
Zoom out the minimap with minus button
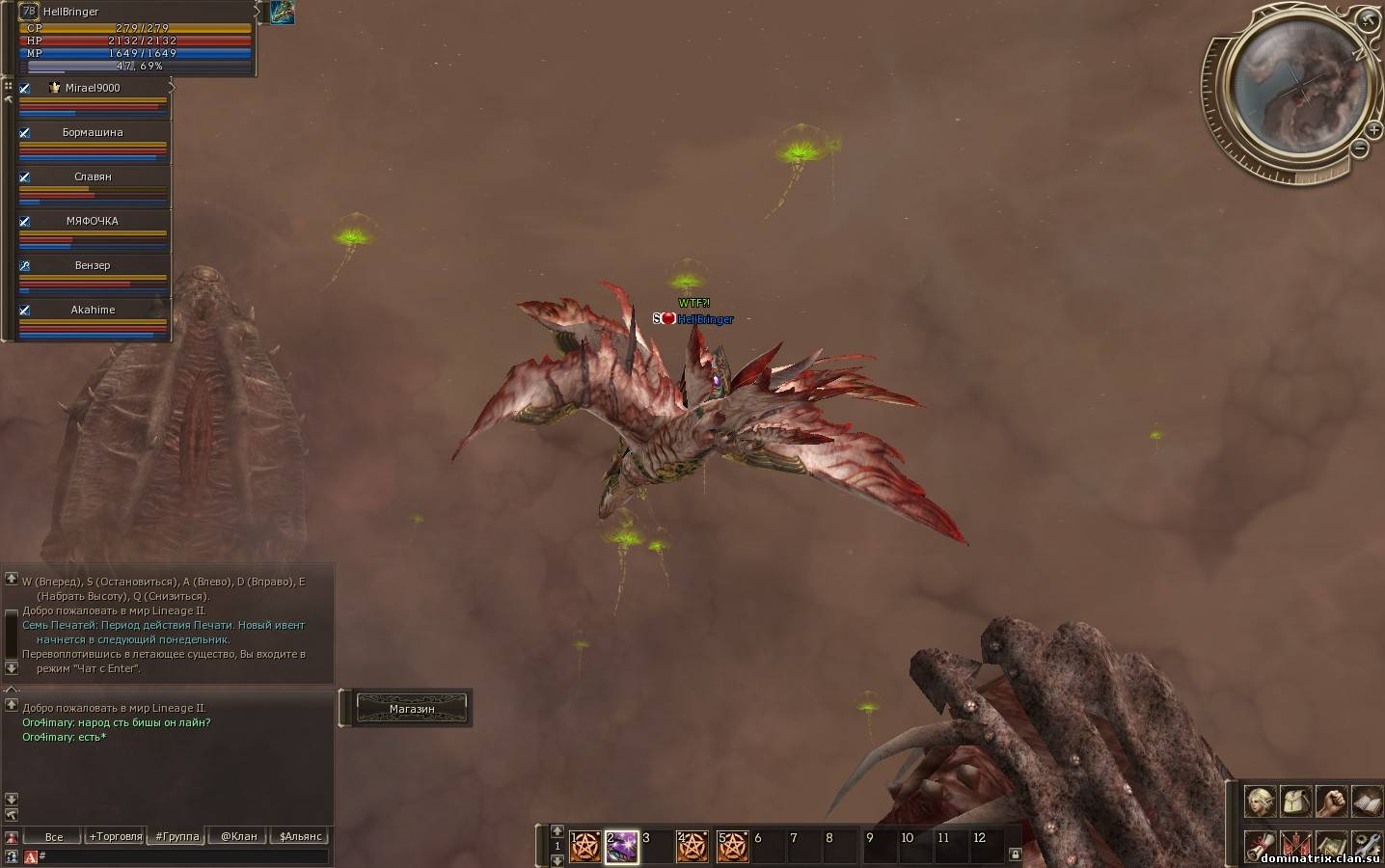coord(1360,149)
